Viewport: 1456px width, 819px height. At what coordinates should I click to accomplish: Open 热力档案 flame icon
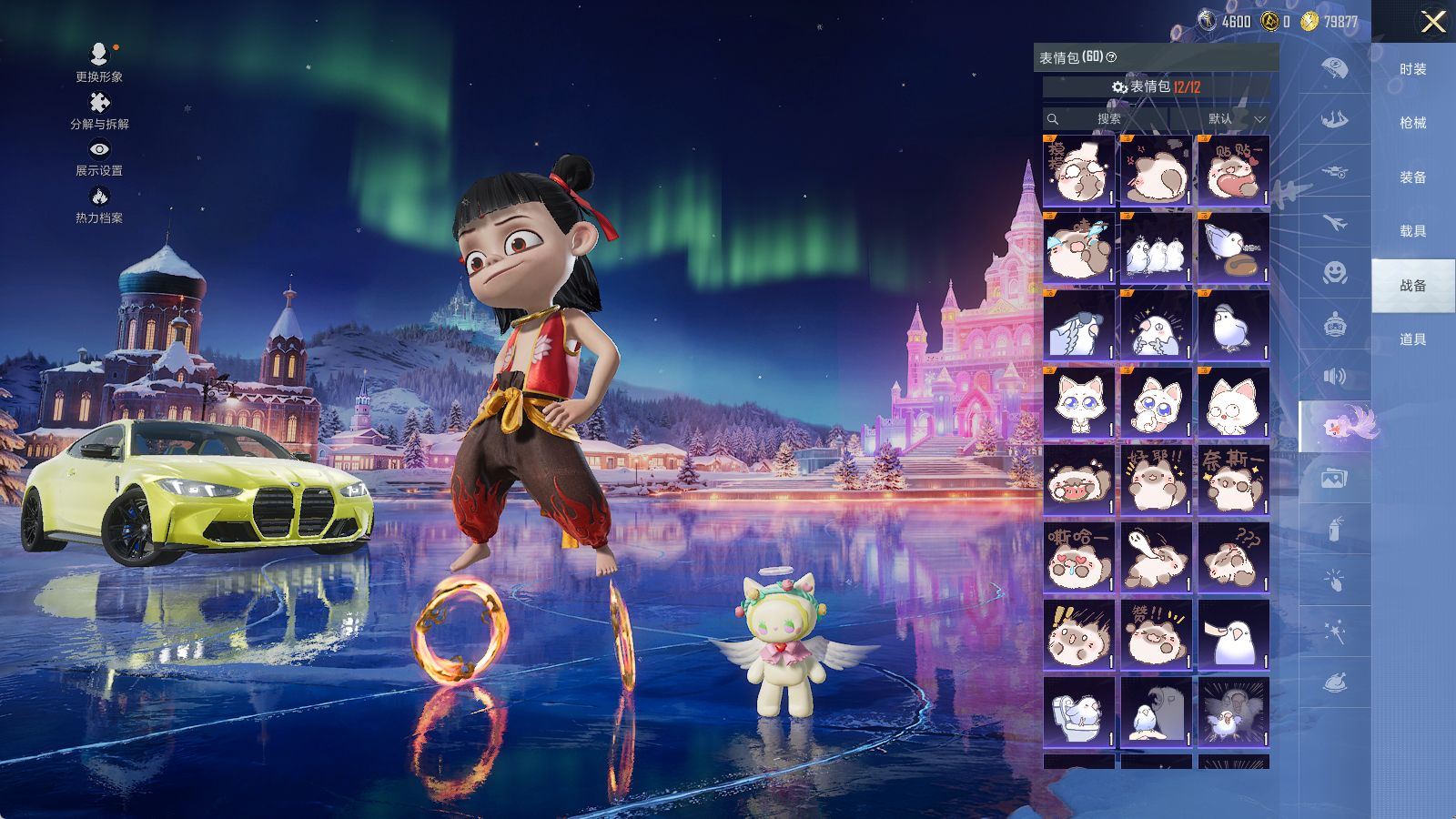pos(99,204)
